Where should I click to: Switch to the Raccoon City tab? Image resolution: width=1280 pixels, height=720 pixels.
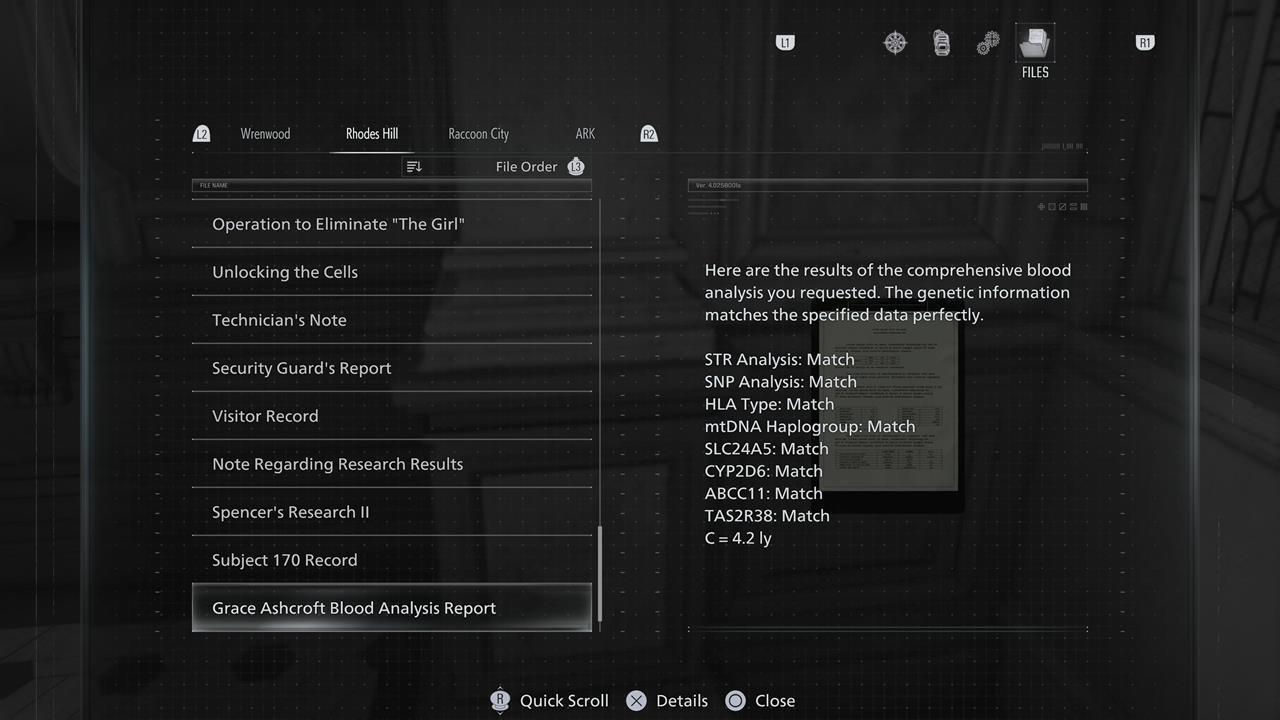pos(478,133)
